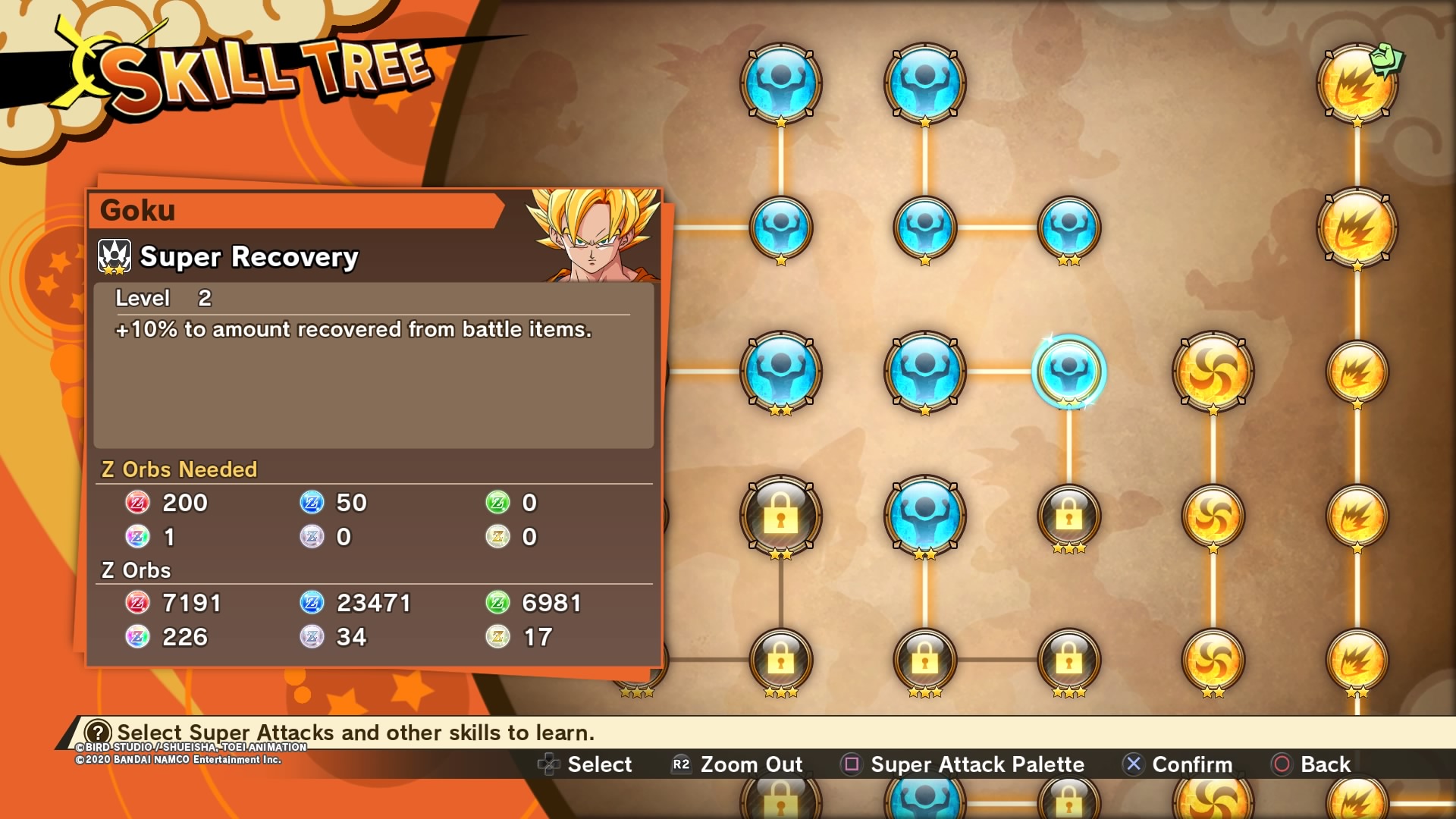
Task: Select the highlighted Super Recovery skill node
Action: (x=1068, y=372)
